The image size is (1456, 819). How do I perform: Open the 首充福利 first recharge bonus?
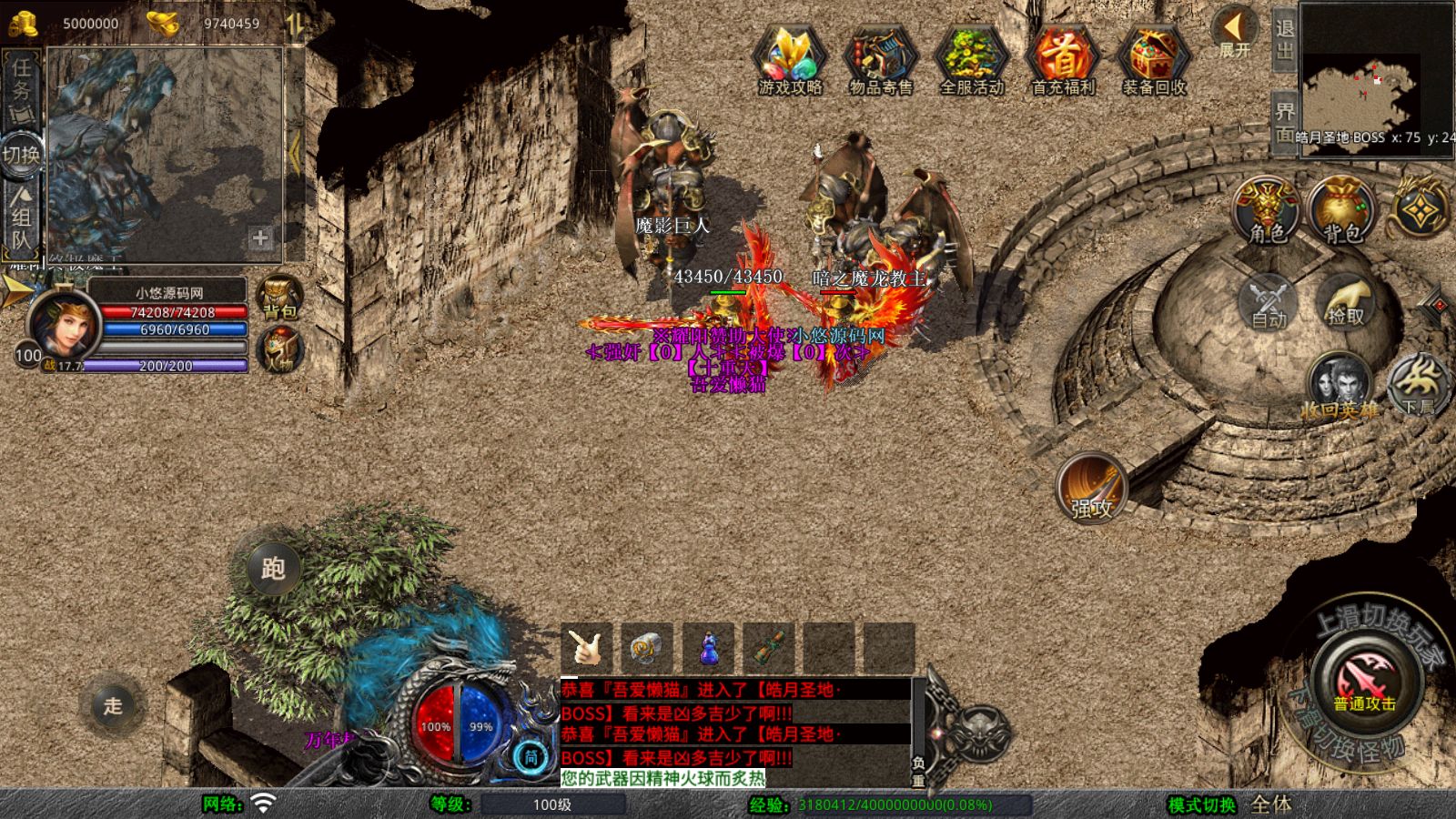click(1063, 59)
